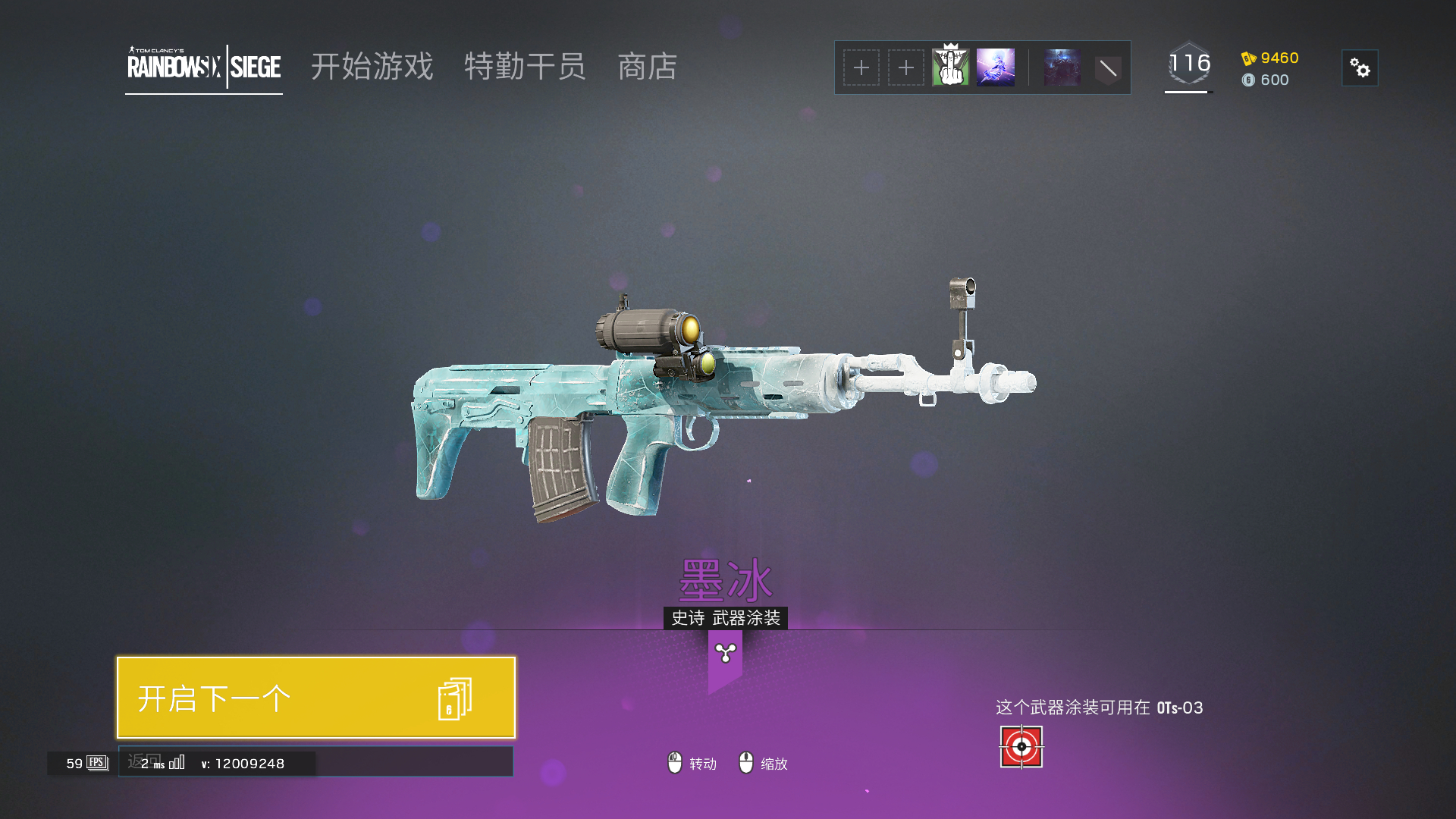Click the dark blue squad thumbnail

click(x=1062, y=67)
